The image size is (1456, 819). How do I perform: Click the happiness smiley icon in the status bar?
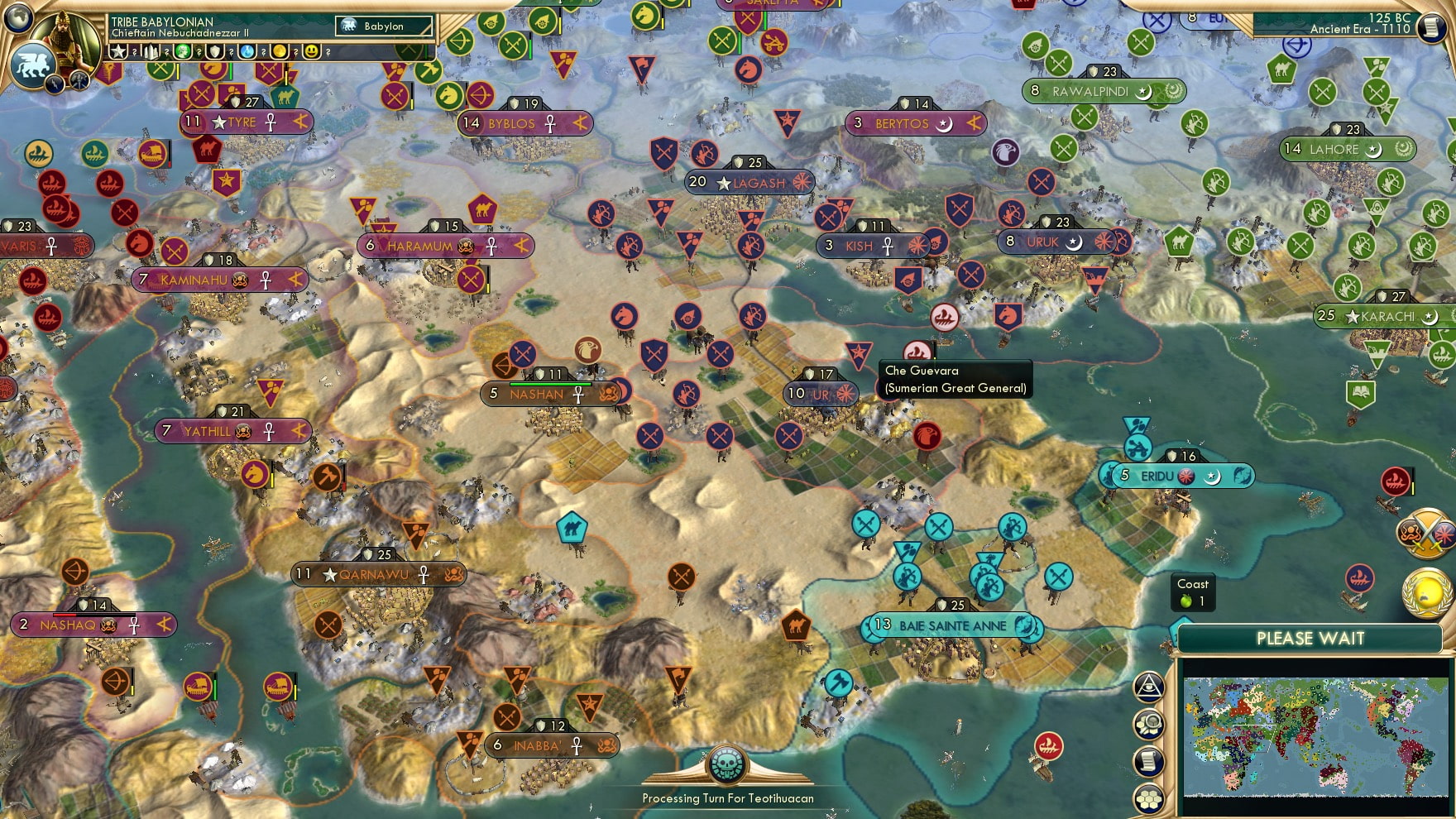tap(310, 52)
